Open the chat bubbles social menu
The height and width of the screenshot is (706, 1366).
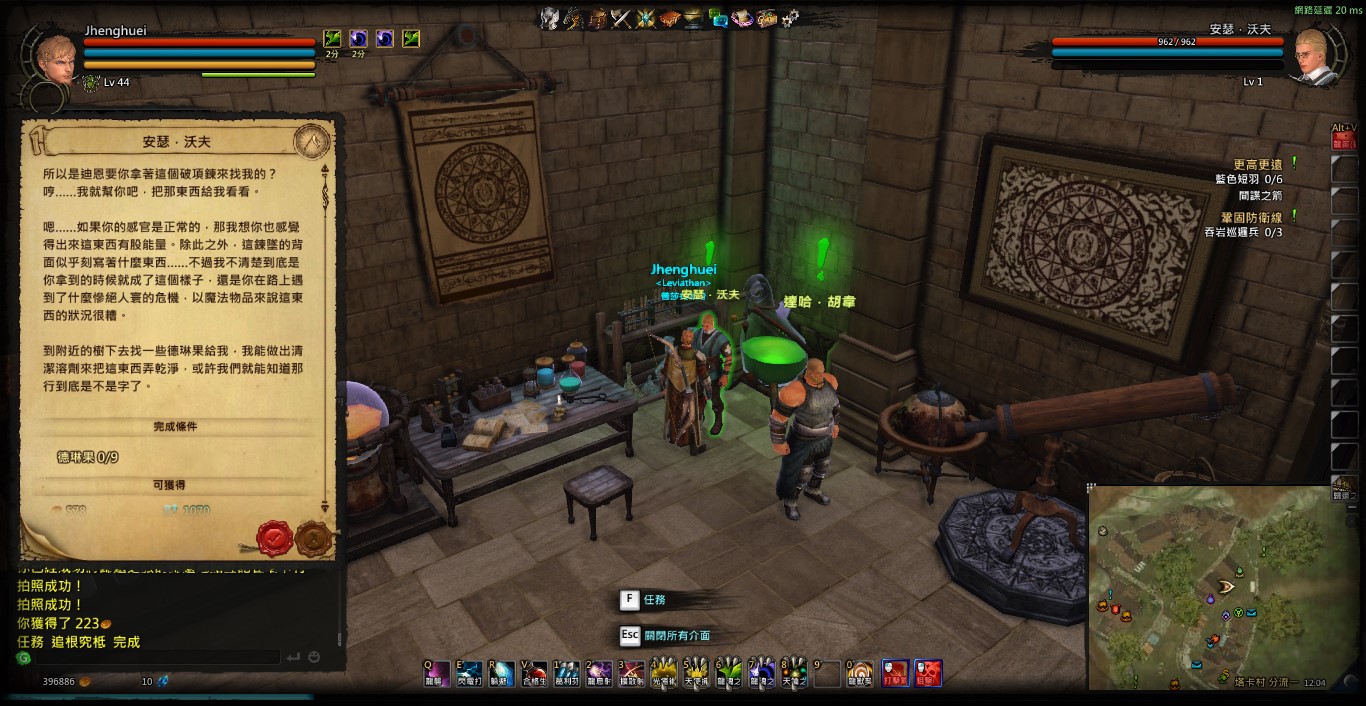(x=718, y=18)
